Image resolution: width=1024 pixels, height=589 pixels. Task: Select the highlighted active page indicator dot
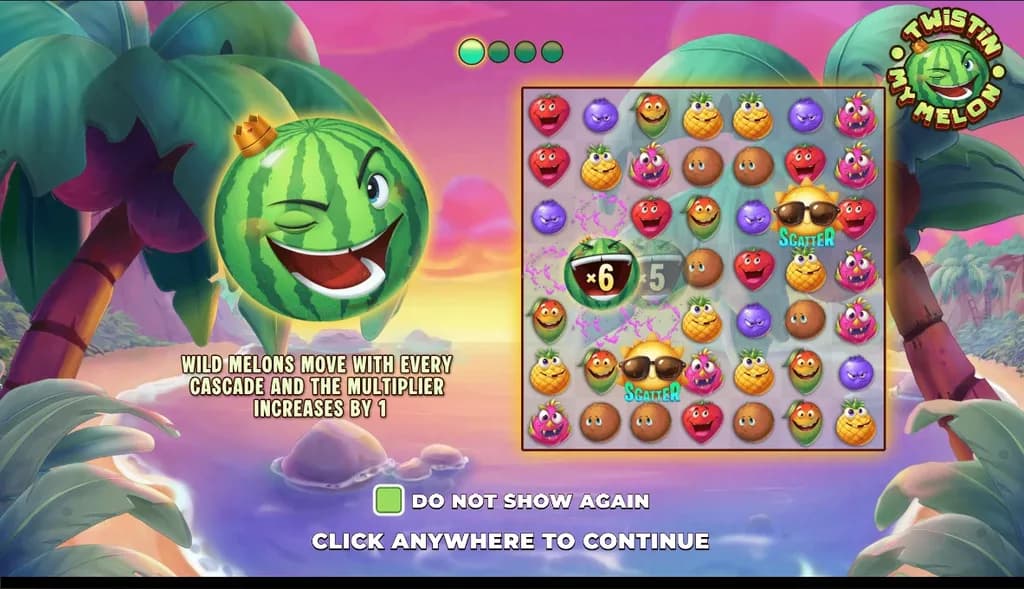[472, 51]
